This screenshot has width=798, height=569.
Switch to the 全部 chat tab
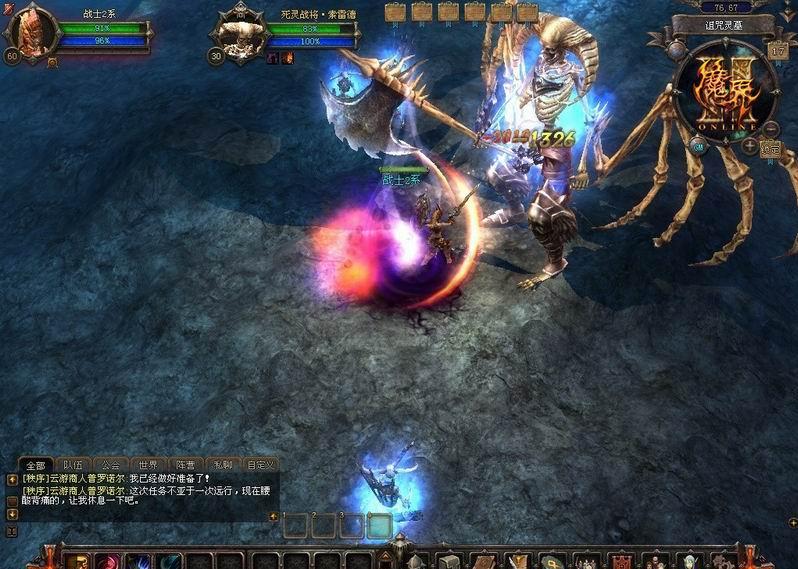36,465
